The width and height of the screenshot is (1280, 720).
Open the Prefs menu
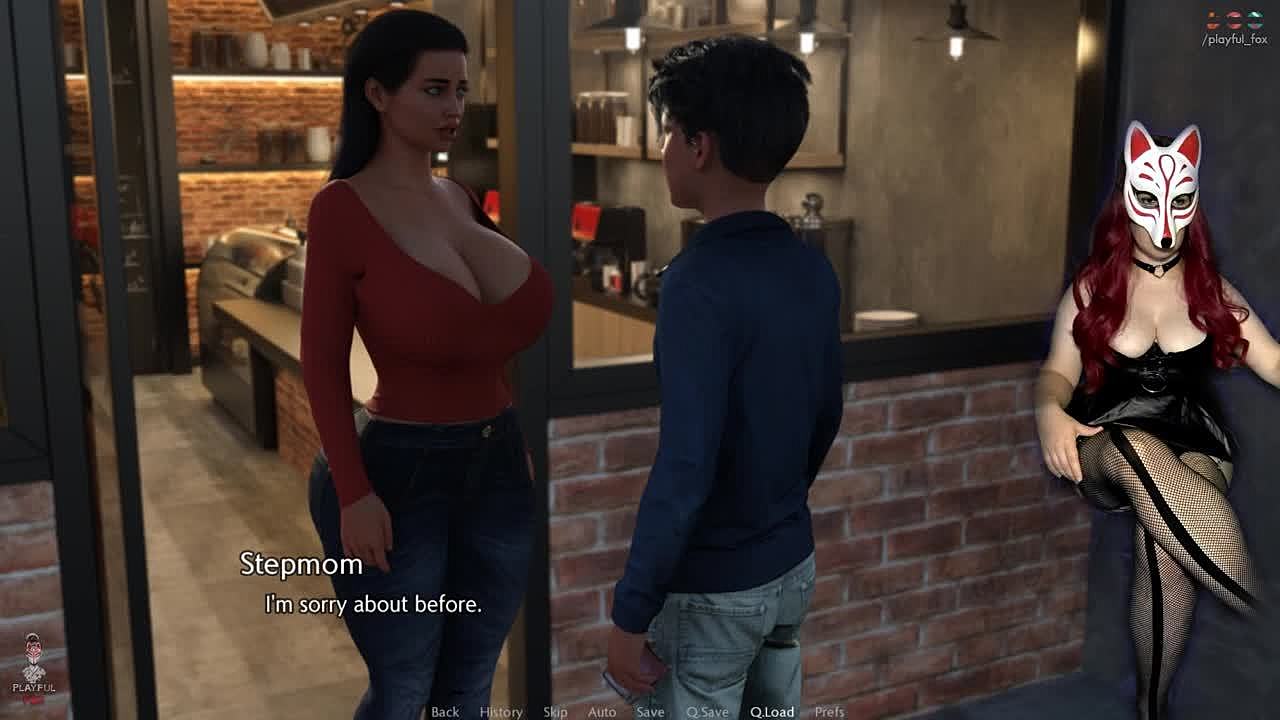coord(829,712)
